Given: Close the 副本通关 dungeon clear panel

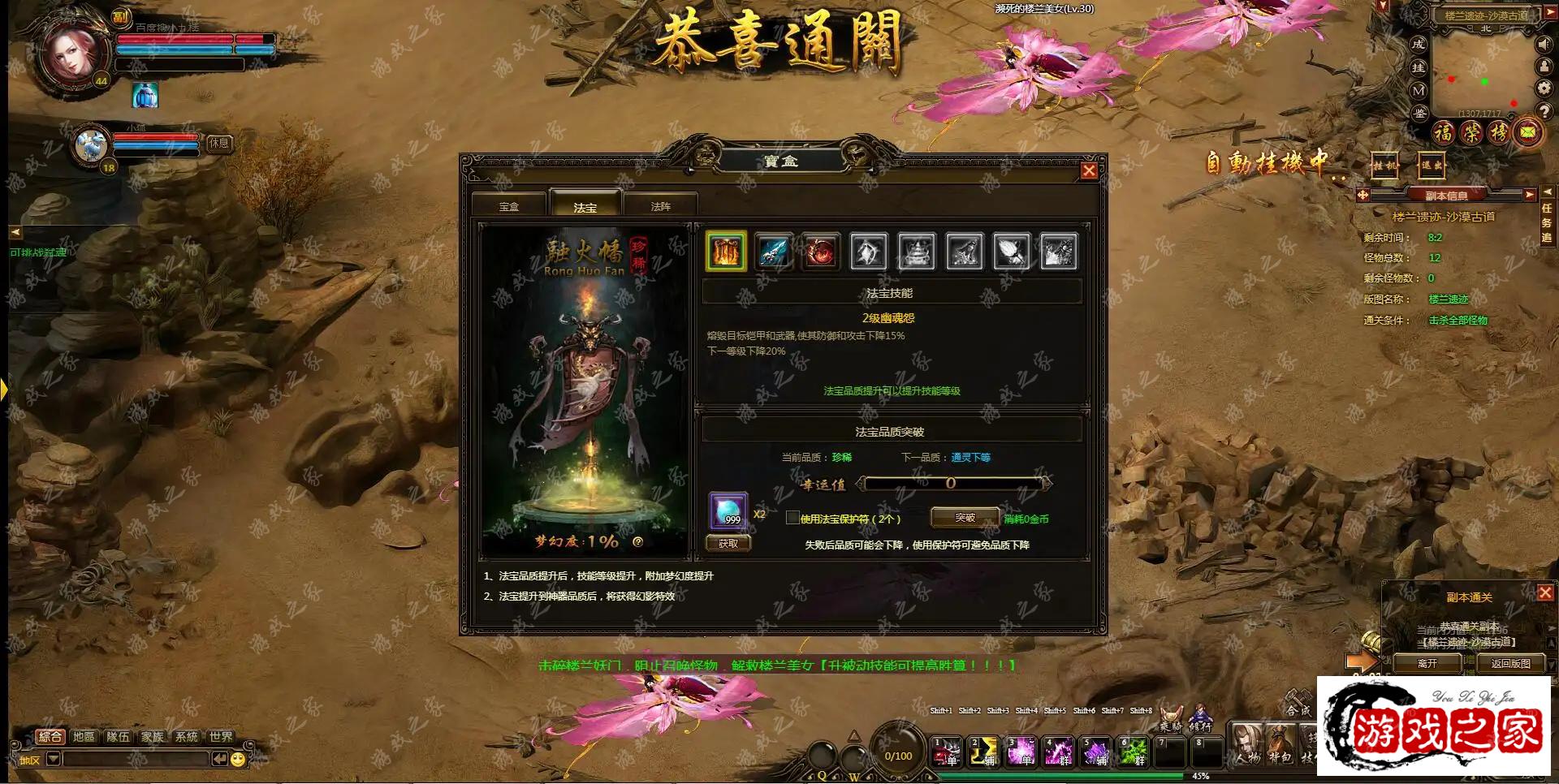Looking at the screenshot, I should click(x=1545, y=593).
